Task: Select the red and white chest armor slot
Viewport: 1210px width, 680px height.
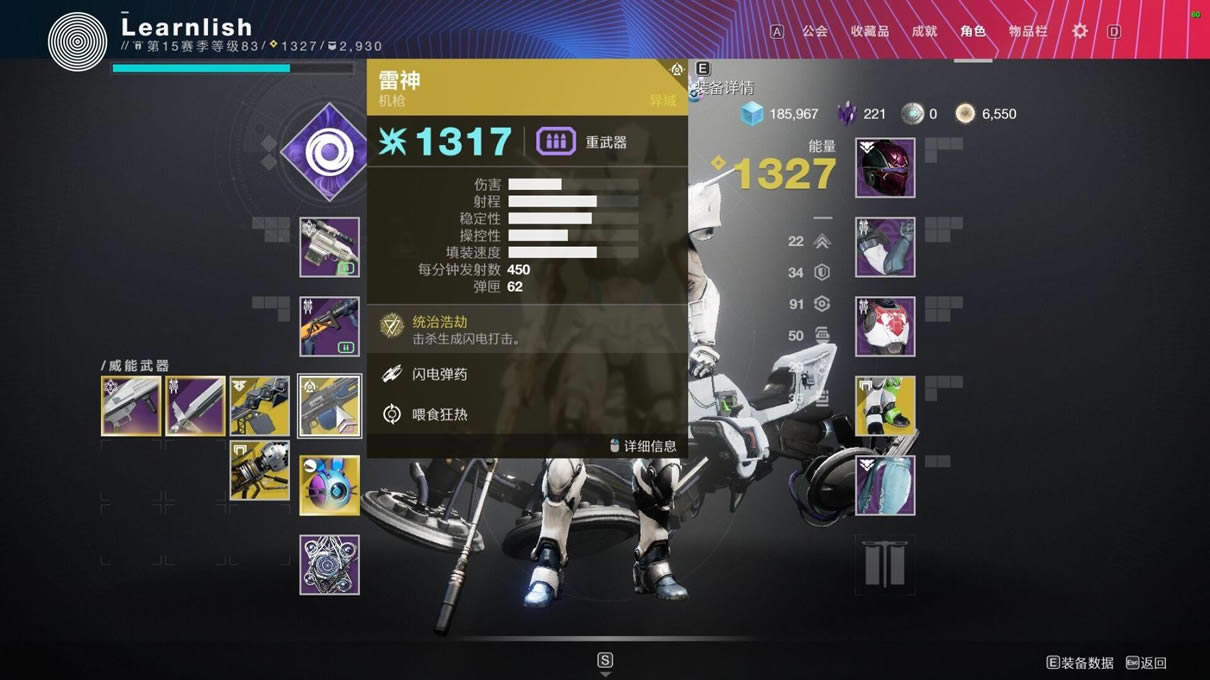Action: (885, 326)
